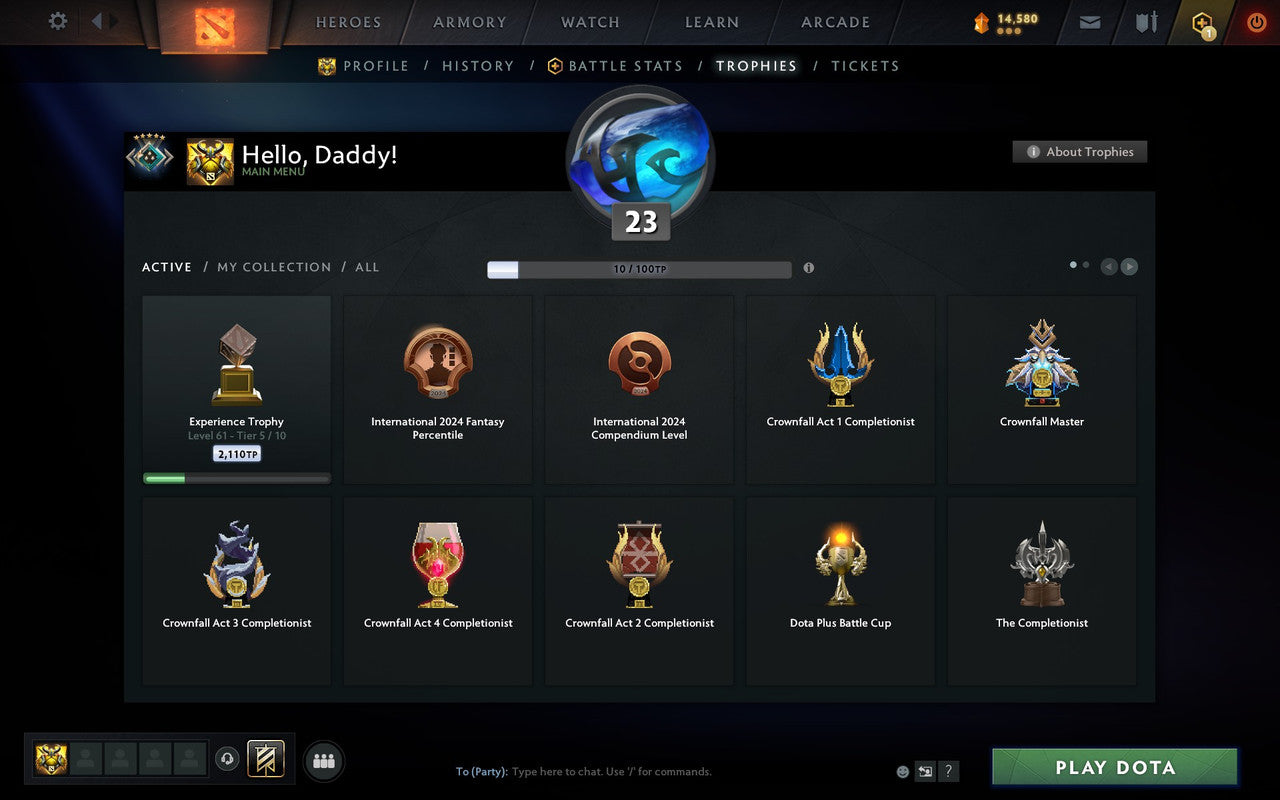This screenshot has width=1280, height=800.
Task: Click the Dota Plus hexagon notification icon
Action: pyautogui.click(x=1203, y=22)
